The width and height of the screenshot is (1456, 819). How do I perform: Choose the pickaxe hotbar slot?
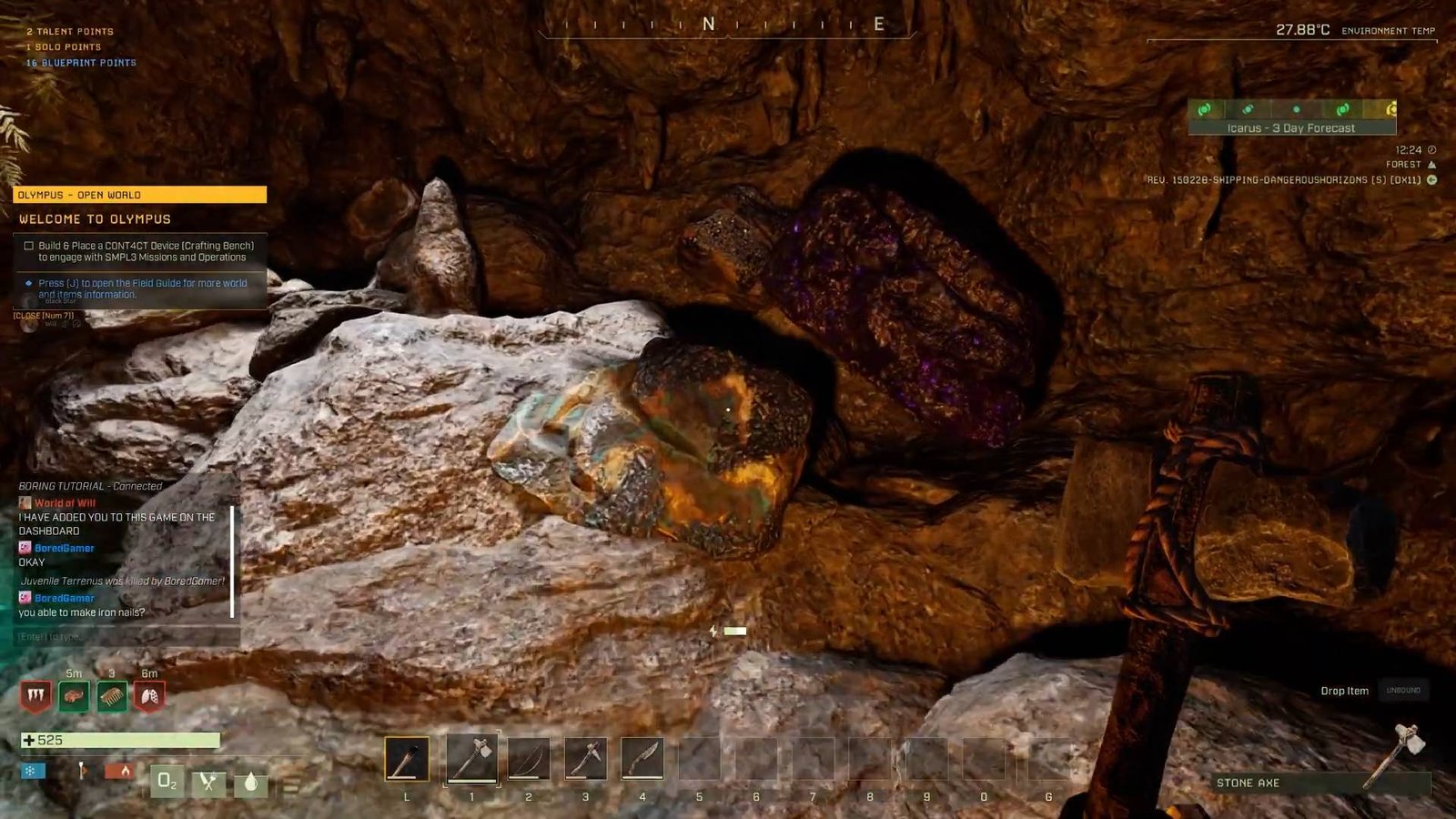click(x=585, y=759)
